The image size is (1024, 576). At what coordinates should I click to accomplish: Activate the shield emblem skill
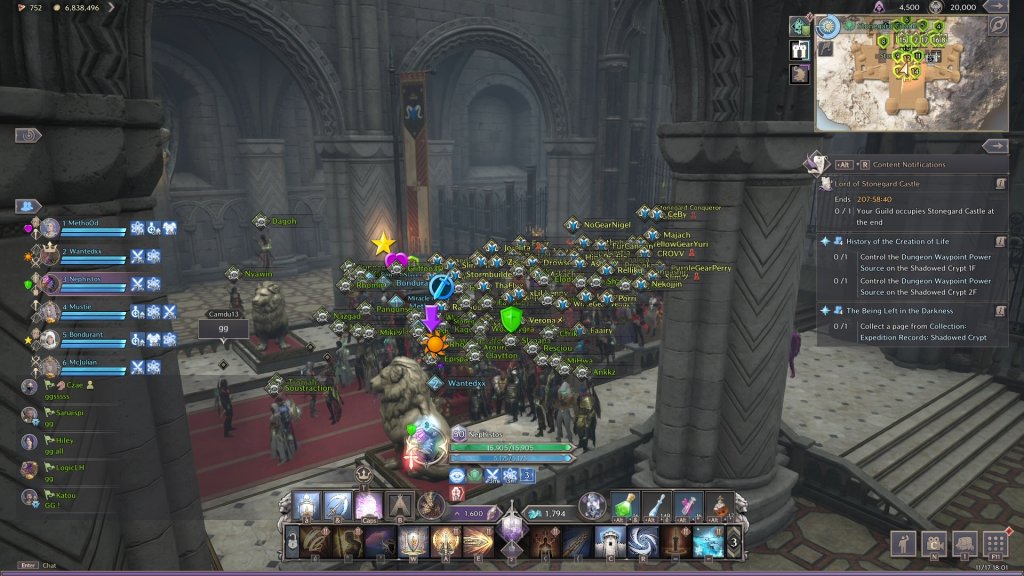point(414,542)
